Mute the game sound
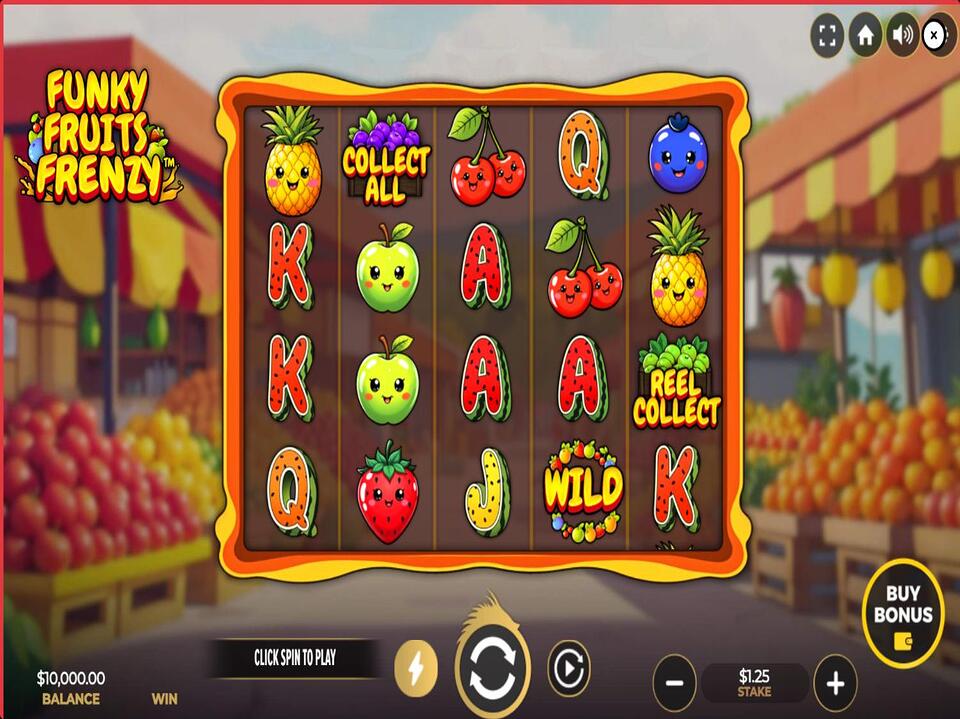This screenshot has height=719, width=960. [902, 37]
